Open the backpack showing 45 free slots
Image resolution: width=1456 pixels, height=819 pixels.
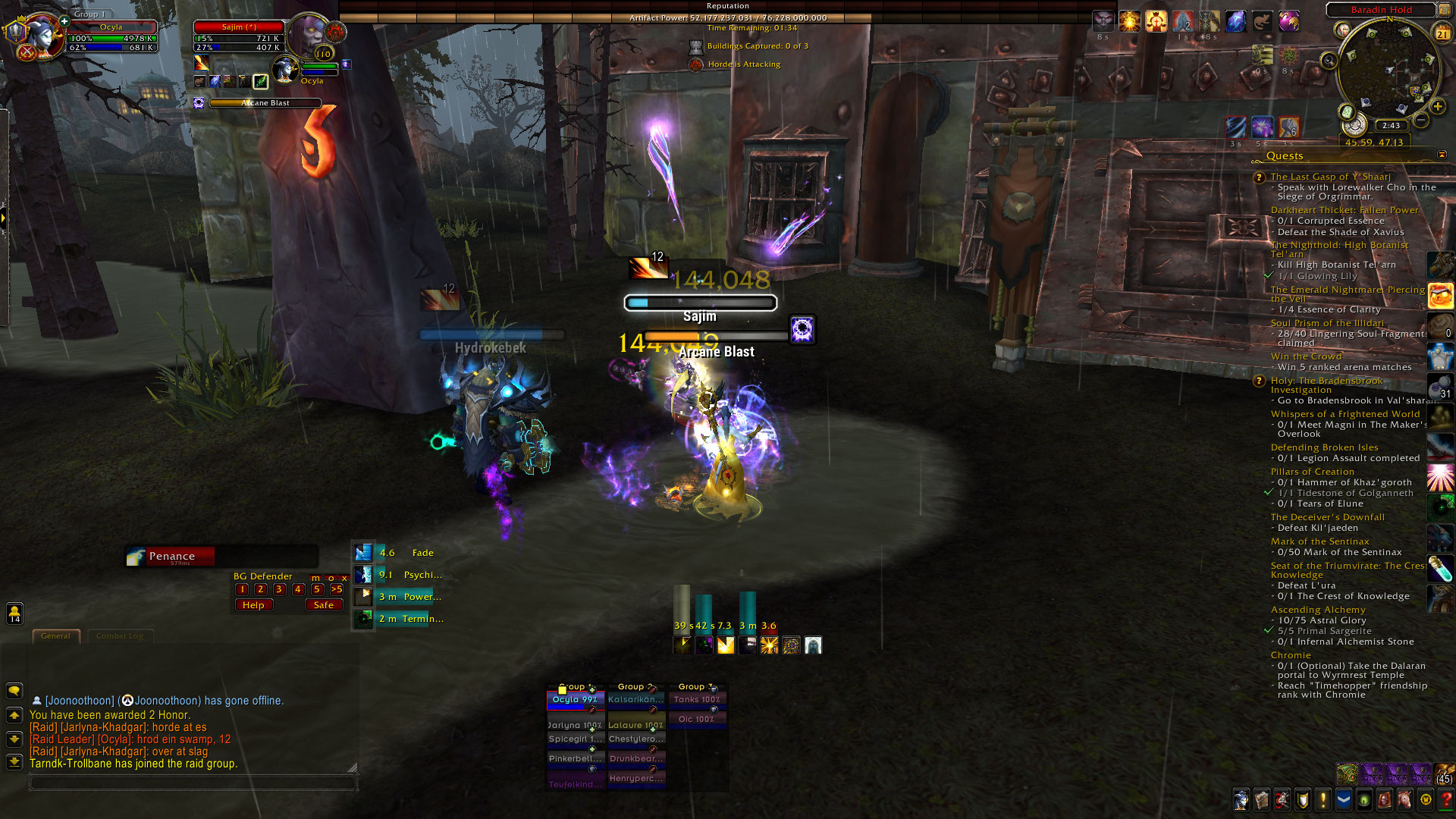coord(1444,774)
